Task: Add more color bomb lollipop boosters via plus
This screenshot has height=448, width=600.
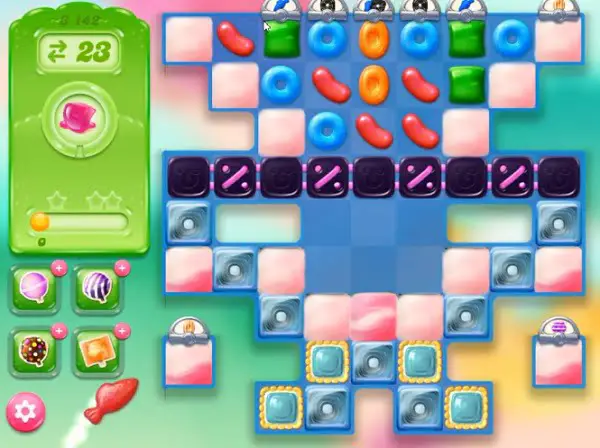Action: [x=59, y=331]
